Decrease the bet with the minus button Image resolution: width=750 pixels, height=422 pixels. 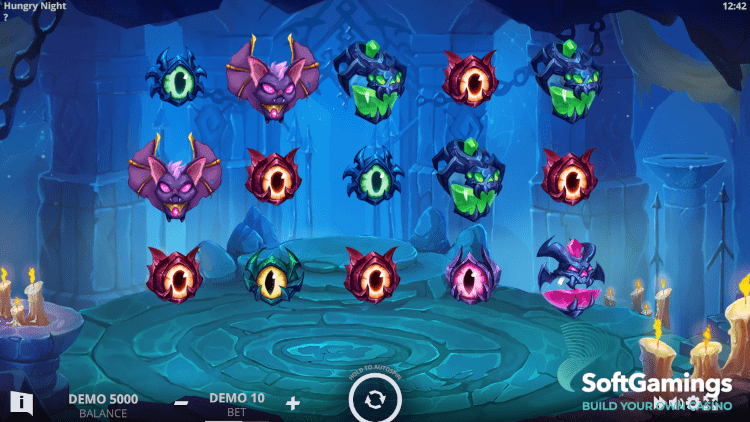click(181, 403)
